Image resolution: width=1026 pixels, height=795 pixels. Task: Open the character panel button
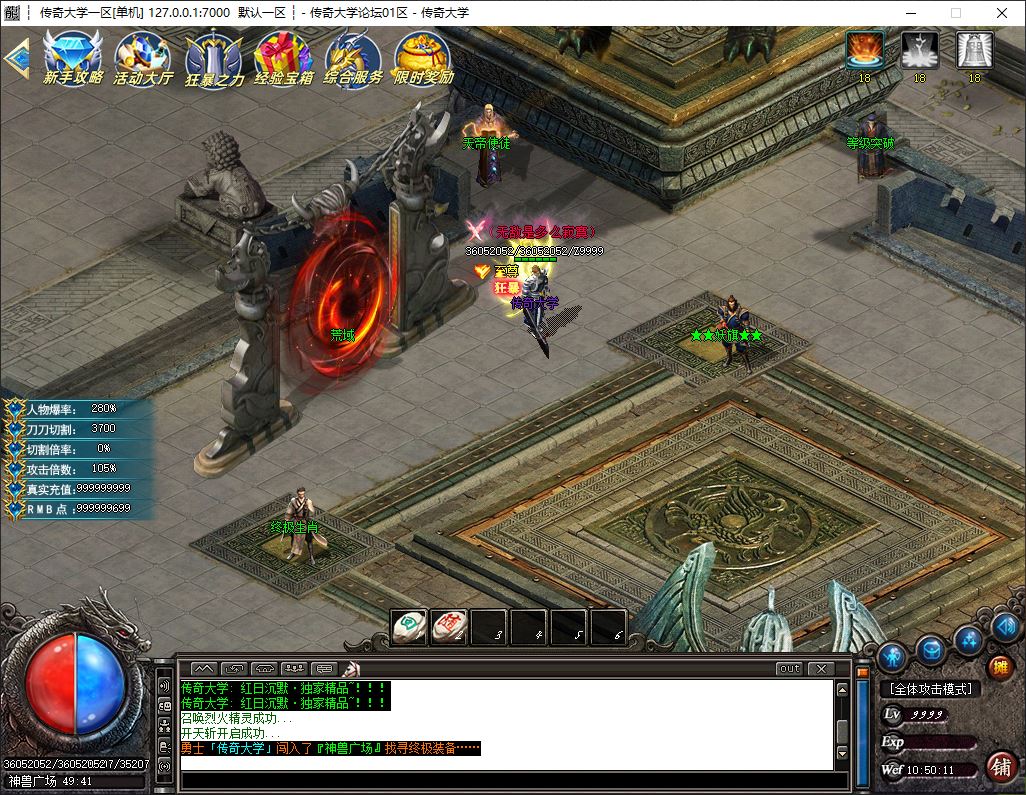click(x=892, y=657)
